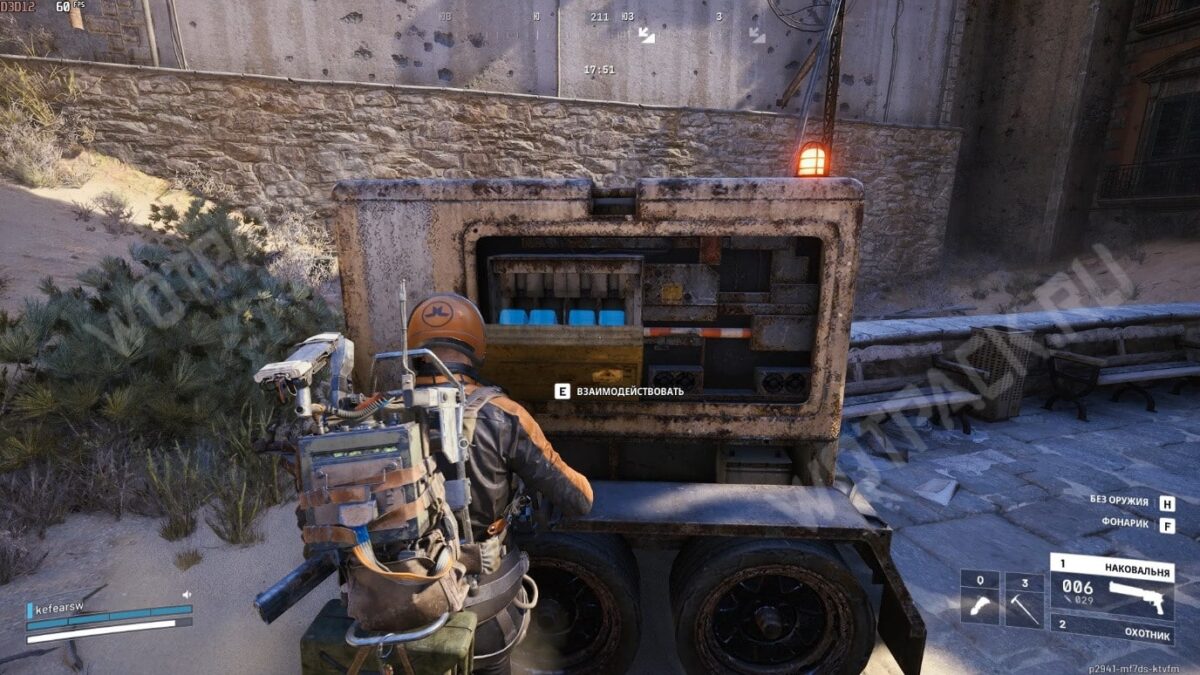
Task: Switch to the Охотник weapon slot
Action: pyautogui.click(x=1112, y=628)
